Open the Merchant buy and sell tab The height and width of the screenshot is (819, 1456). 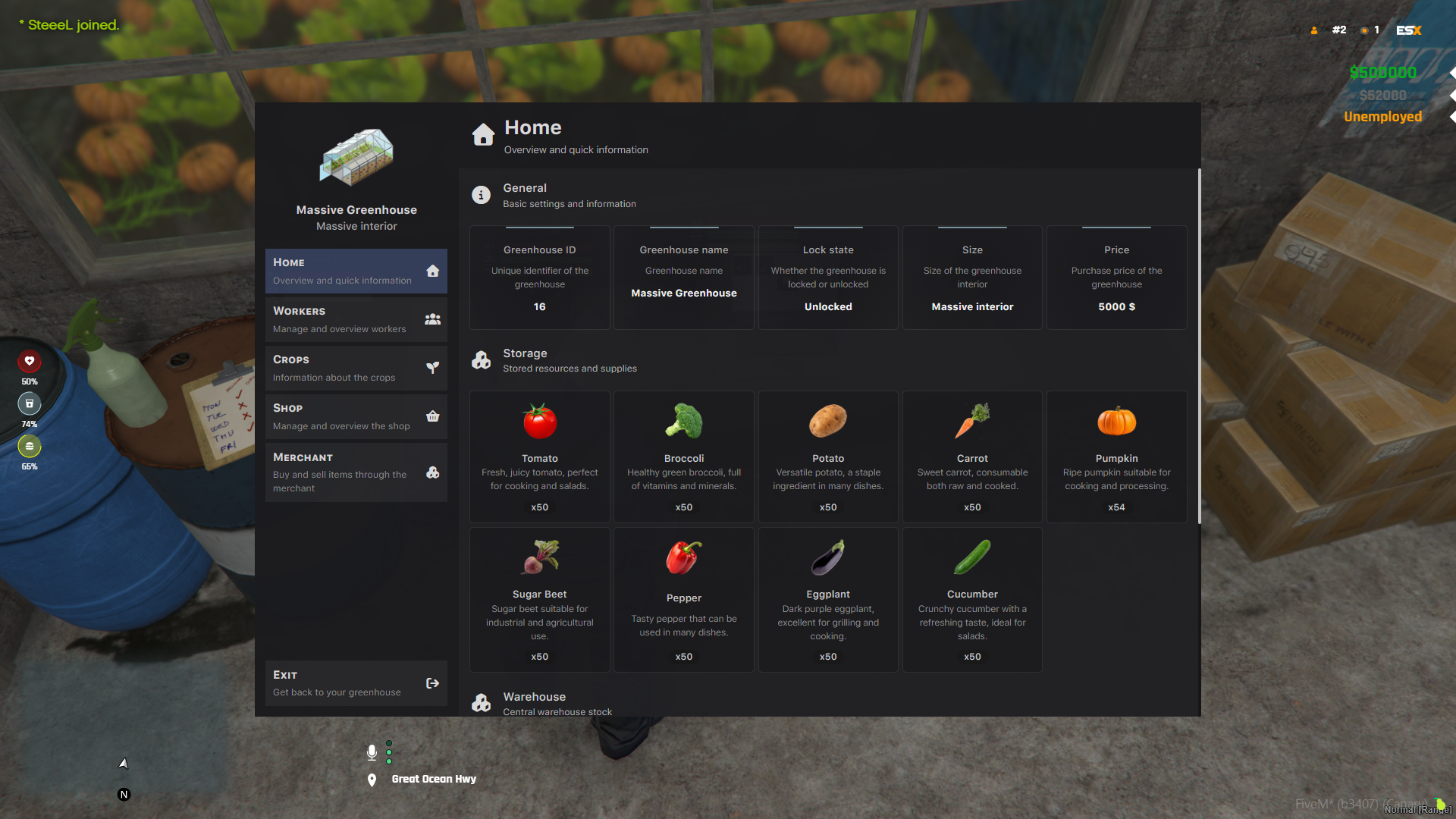pyautogui.click(x=356, y=472)
